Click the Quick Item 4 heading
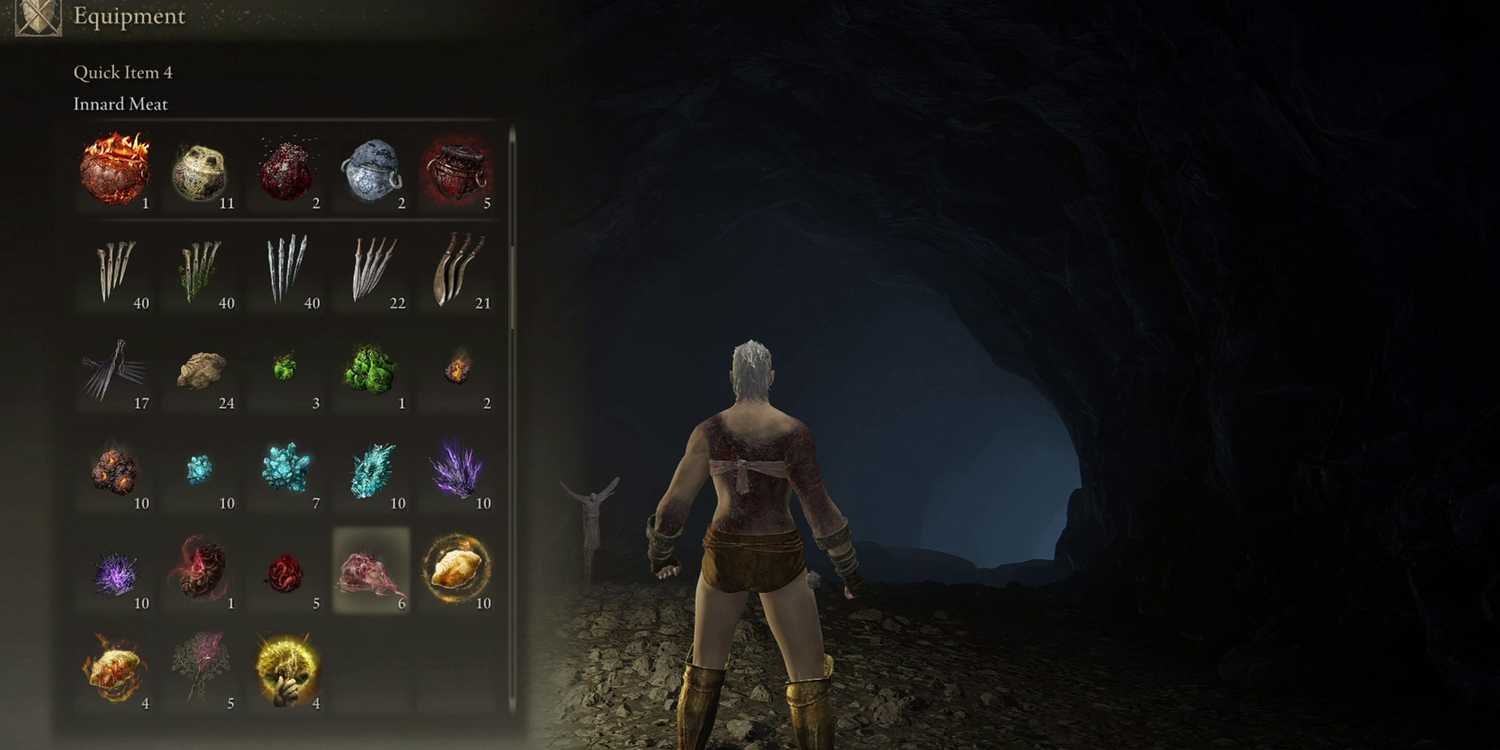Viewport: 1500px width, 750px height. [x=122, y=72]
